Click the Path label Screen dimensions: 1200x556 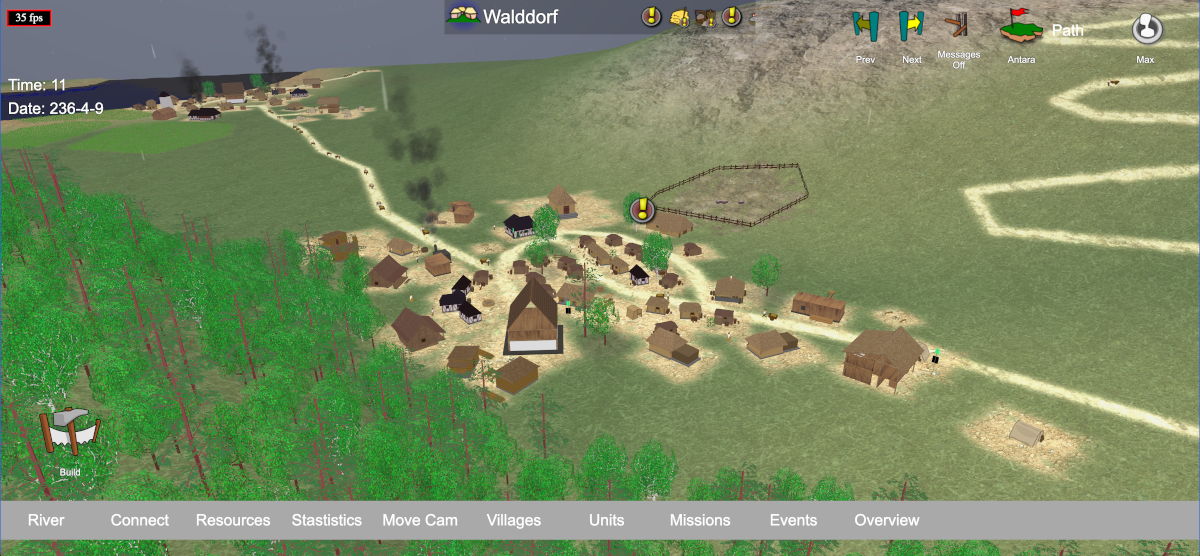(1068, 30)
